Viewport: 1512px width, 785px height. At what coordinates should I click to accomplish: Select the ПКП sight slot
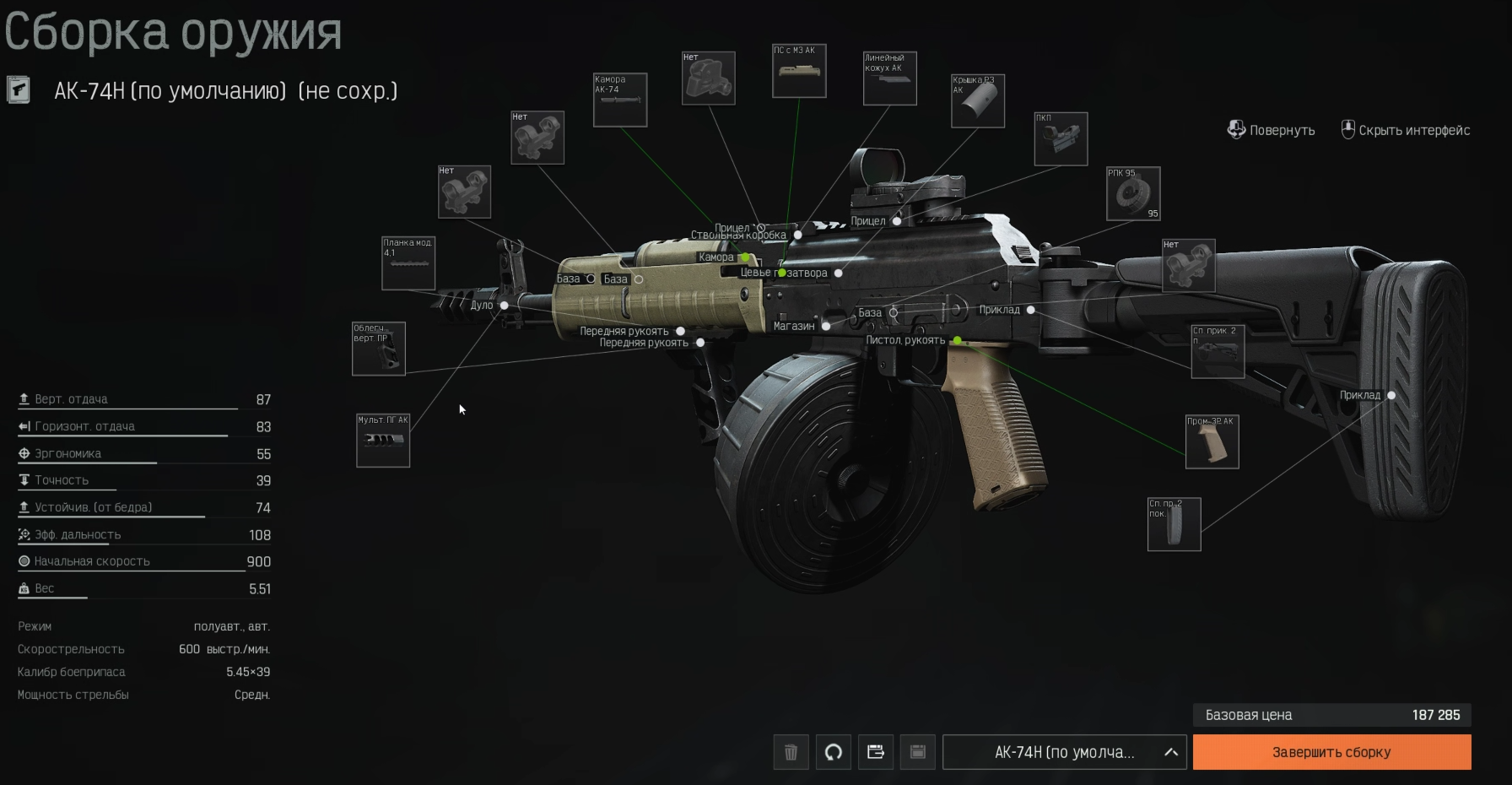[1061, 139]
